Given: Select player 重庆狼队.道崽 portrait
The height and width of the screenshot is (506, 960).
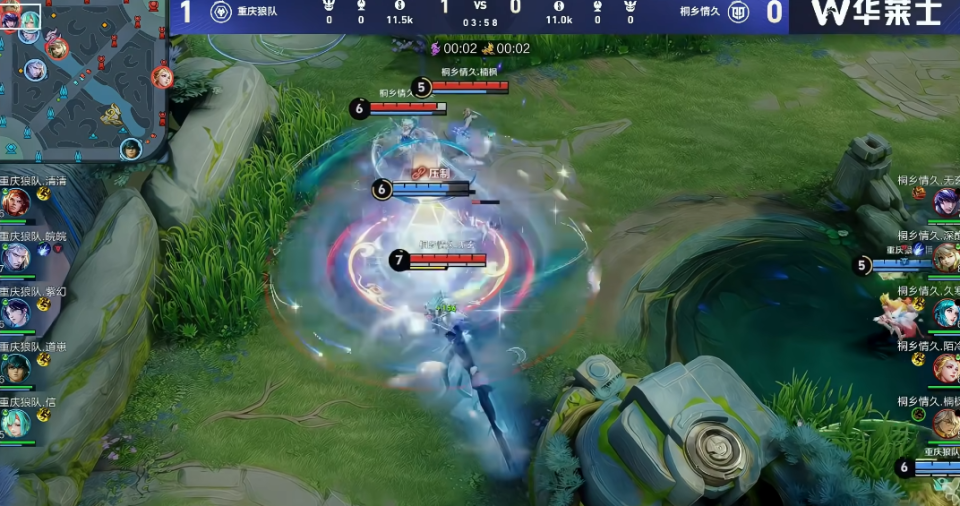Looking at the screenshot, I should coord(15,368).
